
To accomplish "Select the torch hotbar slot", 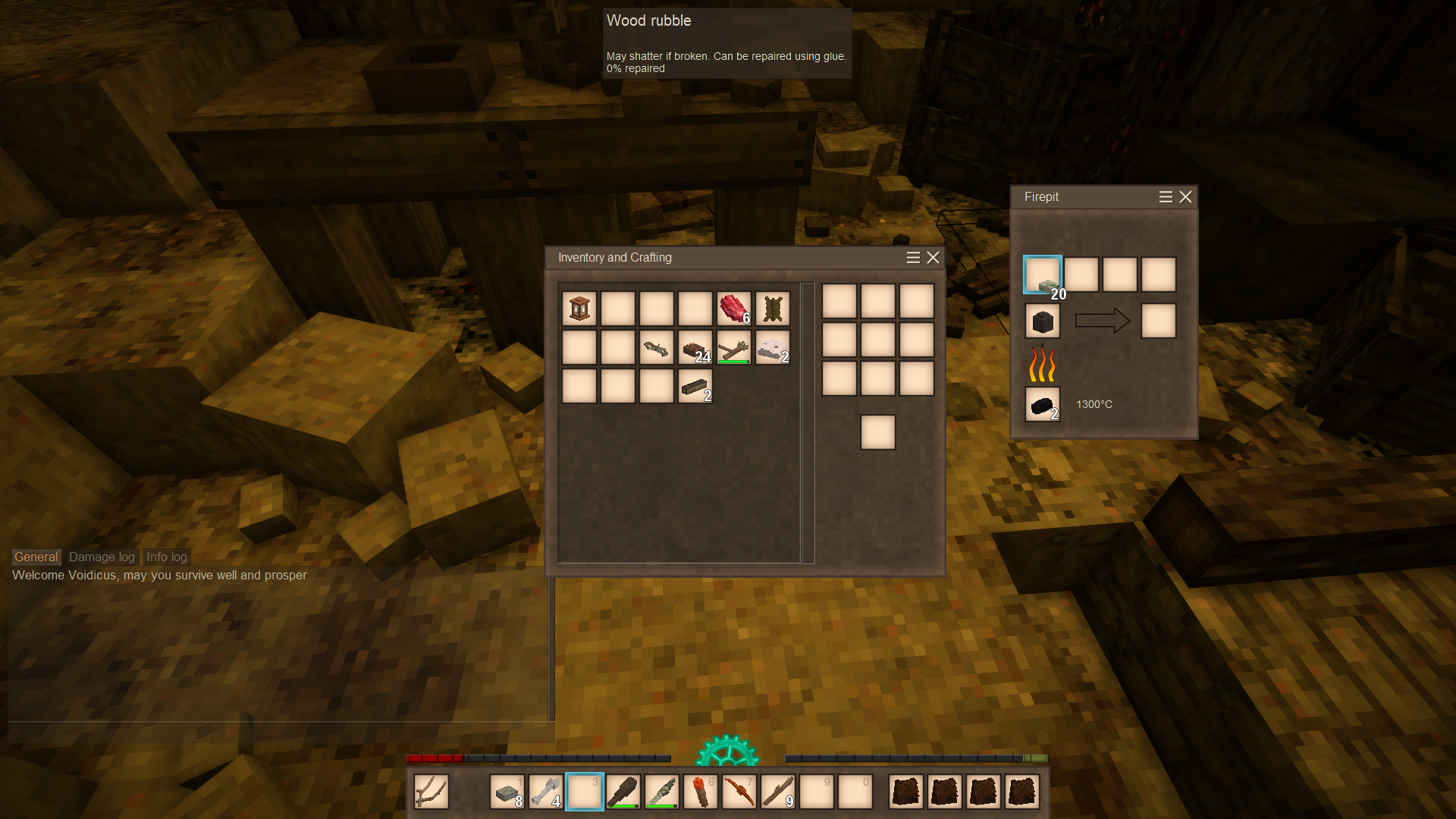I will pyautogui.click(x=701, y=792).
